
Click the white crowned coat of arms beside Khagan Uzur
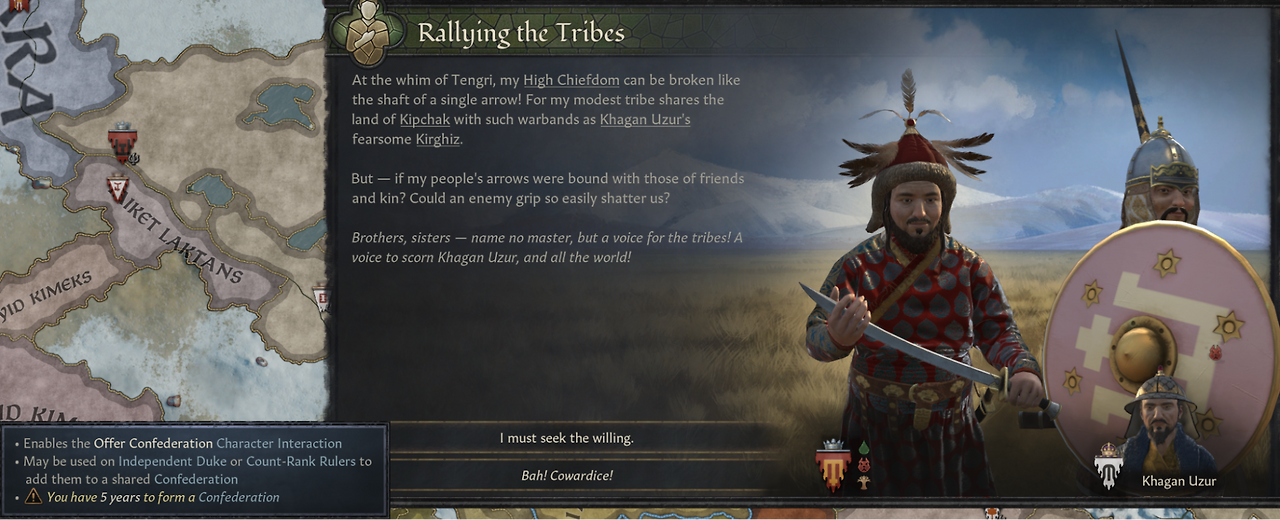1108,467
